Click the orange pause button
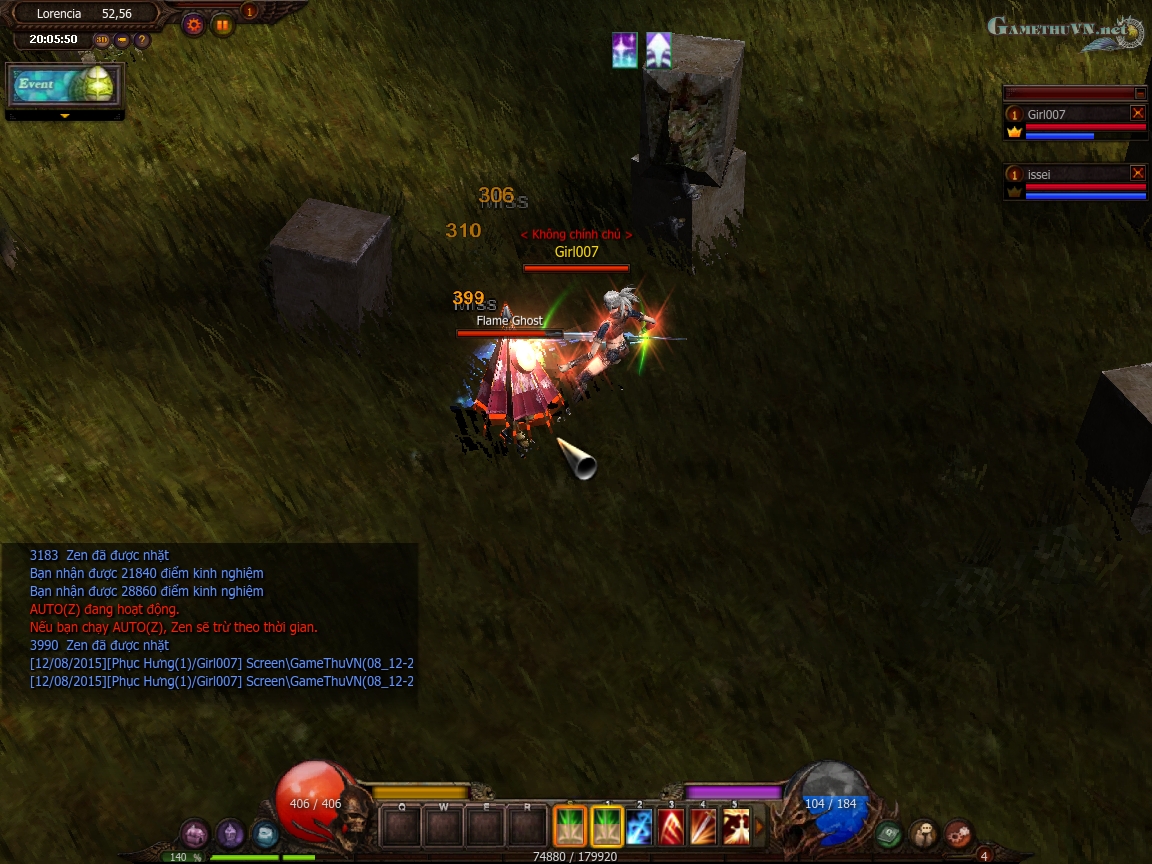Viewport: 1152px width, 864px height. [x=222, y=25]
